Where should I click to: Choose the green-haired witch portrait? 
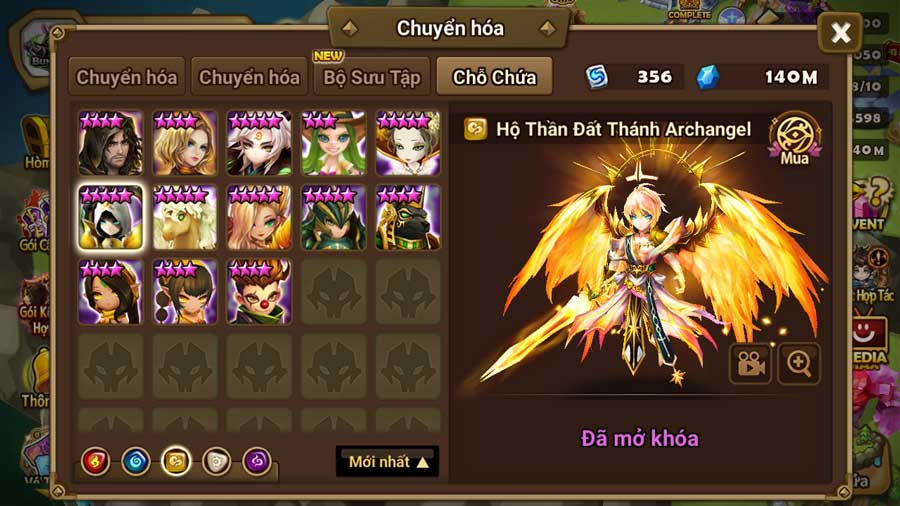click(x=333, y=143)
